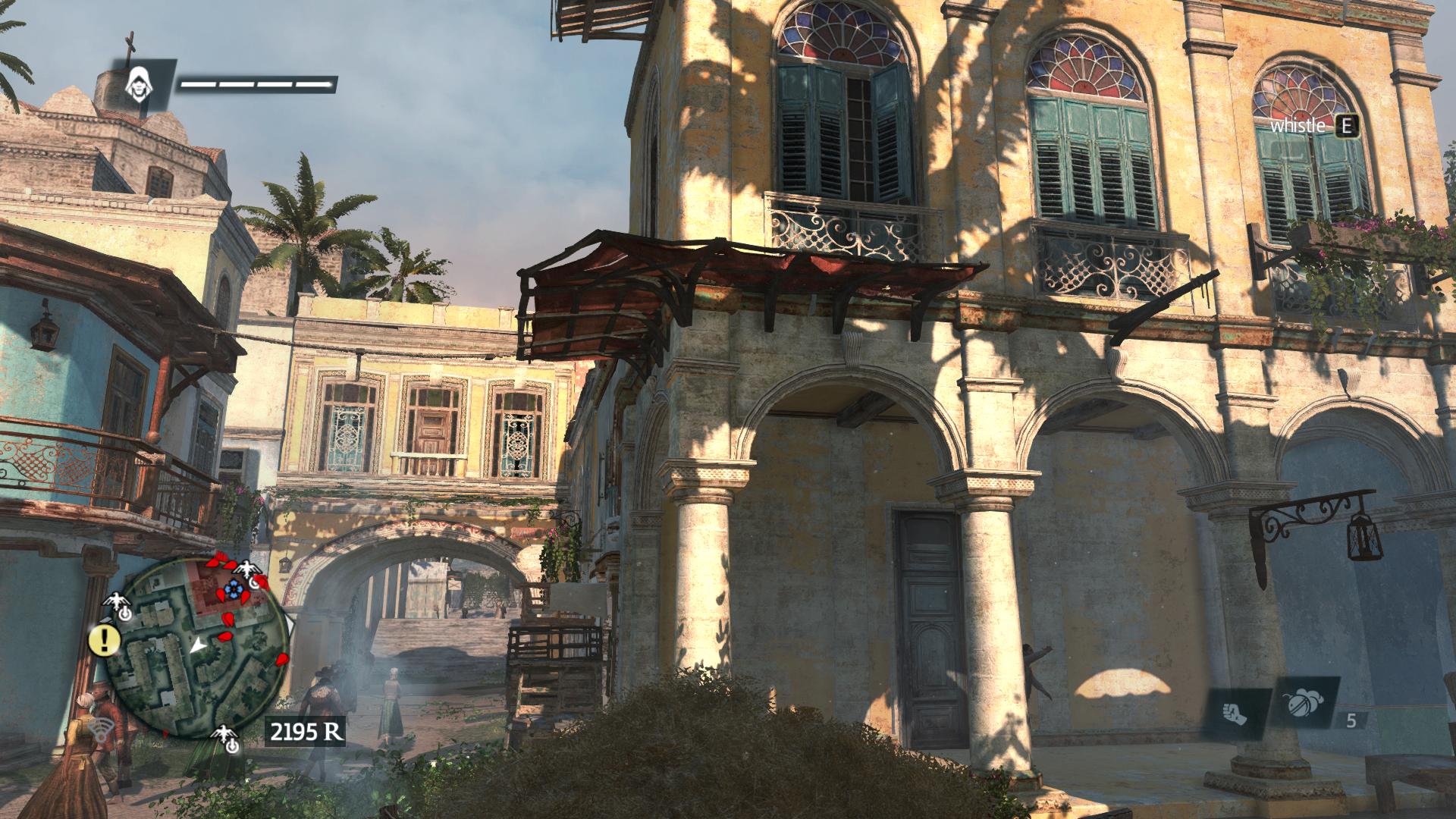
Task: Click the yellow exclamation mission marker
Action: pyautogui.click(x=105, y=641)
